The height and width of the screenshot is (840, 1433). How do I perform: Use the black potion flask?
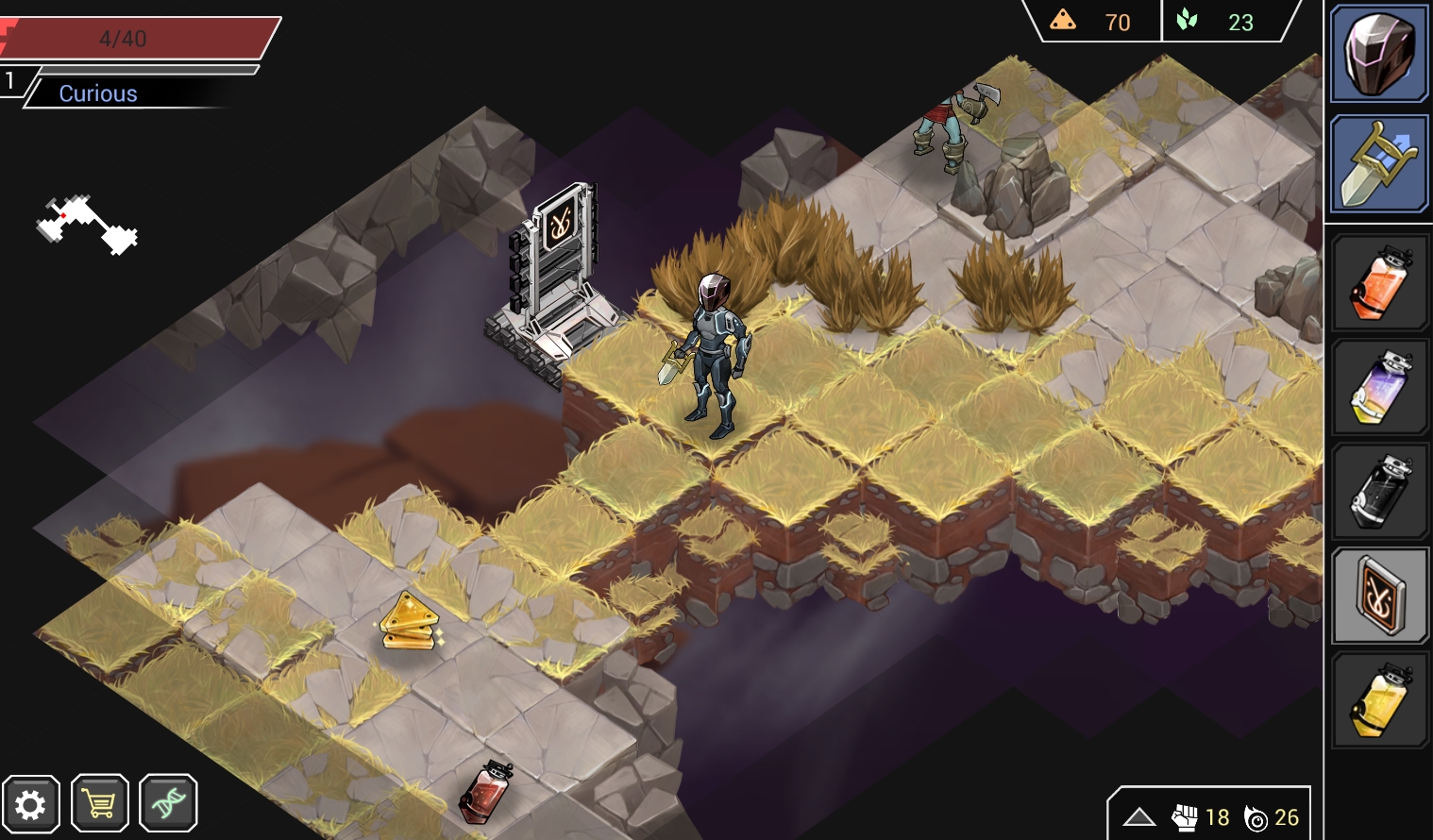click(x=1379, y=492)
